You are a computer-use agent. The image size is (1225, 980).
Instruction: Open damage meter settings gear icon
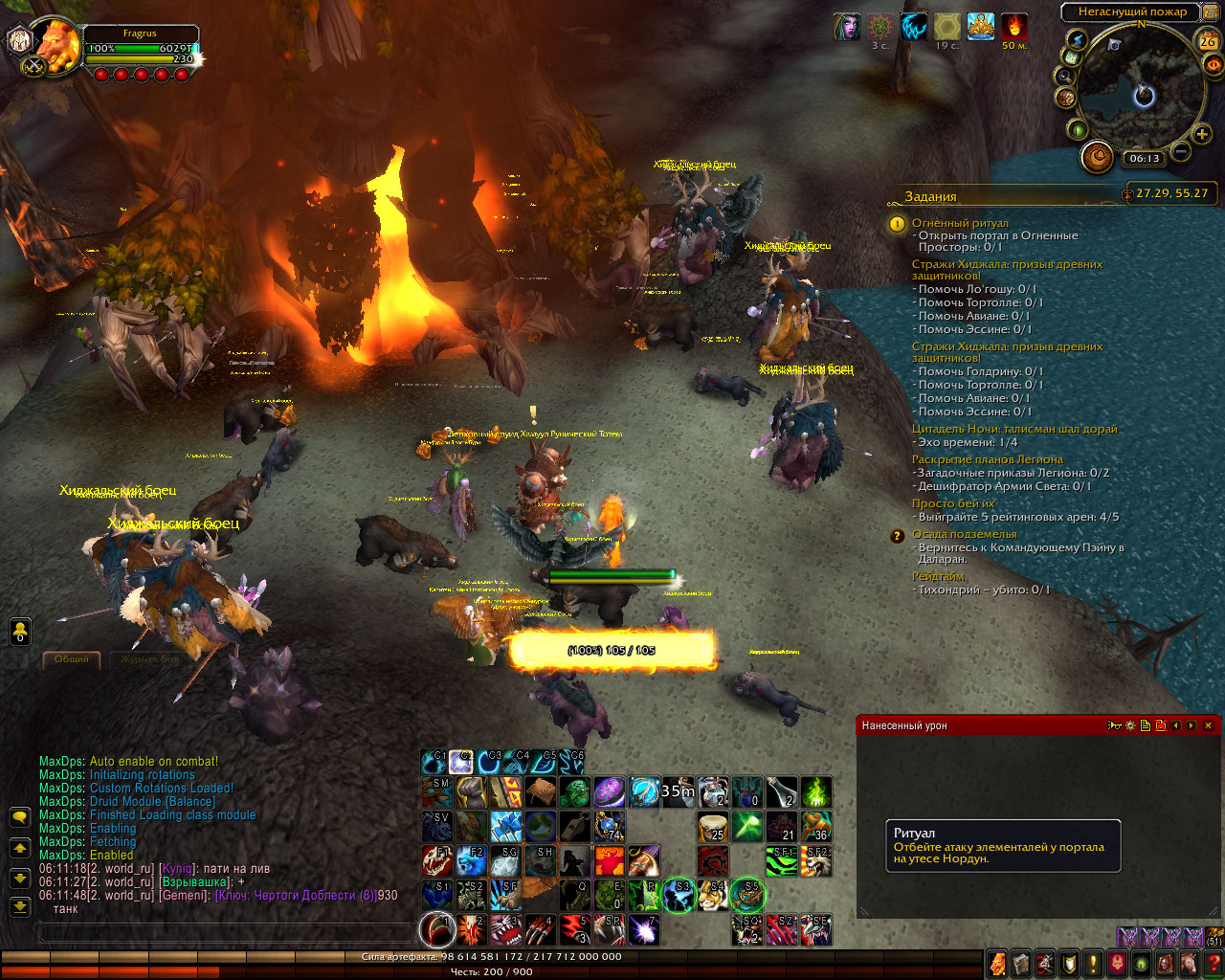1130,725
